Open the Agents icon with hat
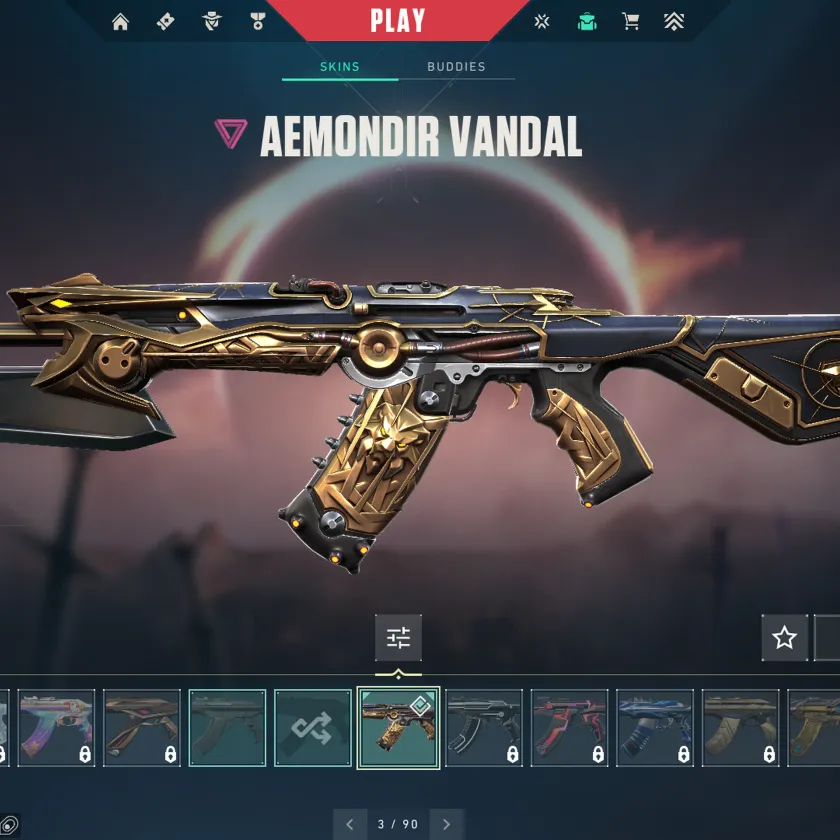 pos(212,22)
